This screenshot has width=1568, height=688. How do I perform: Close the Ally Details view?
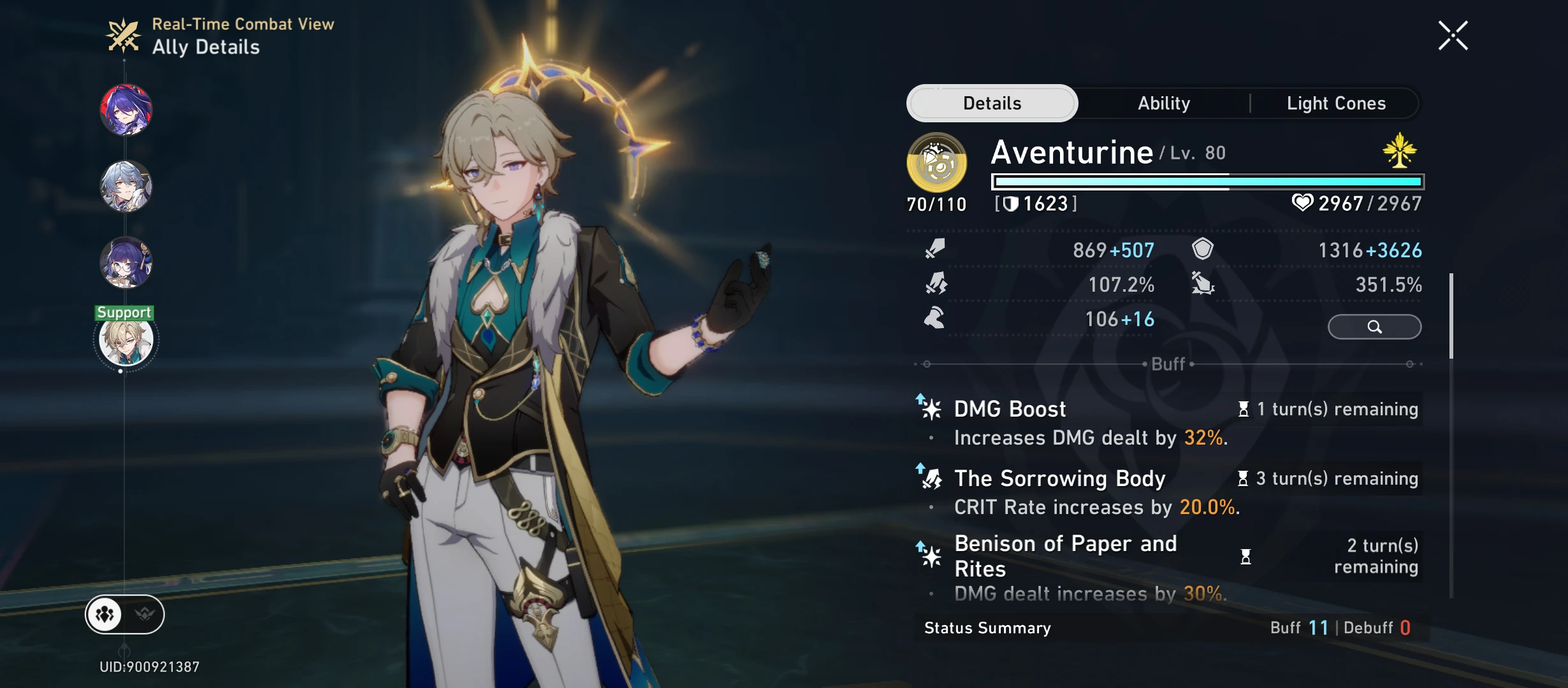(1453, 34)
